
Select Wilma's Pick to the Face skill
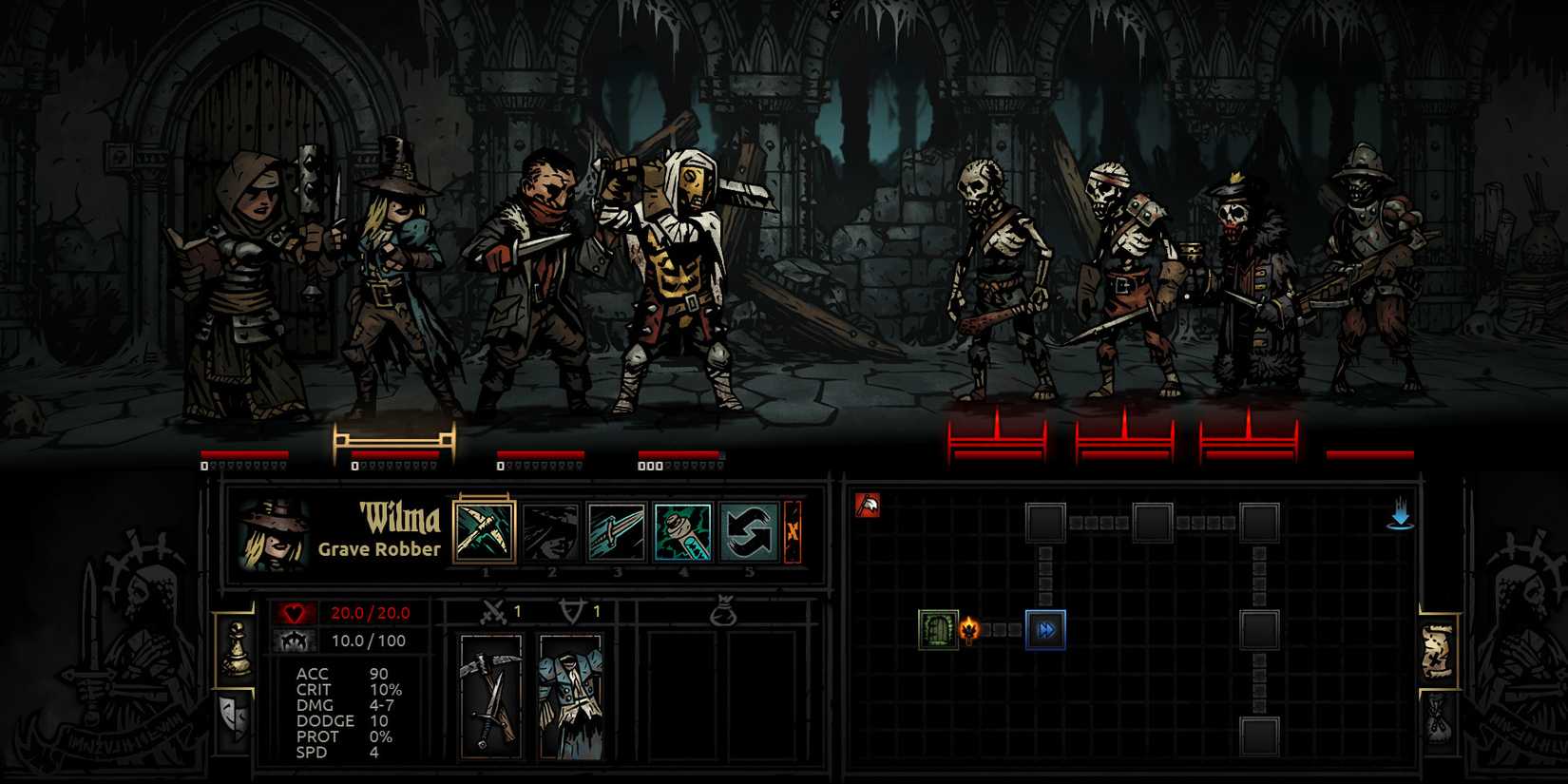click(x=485, y=531)
